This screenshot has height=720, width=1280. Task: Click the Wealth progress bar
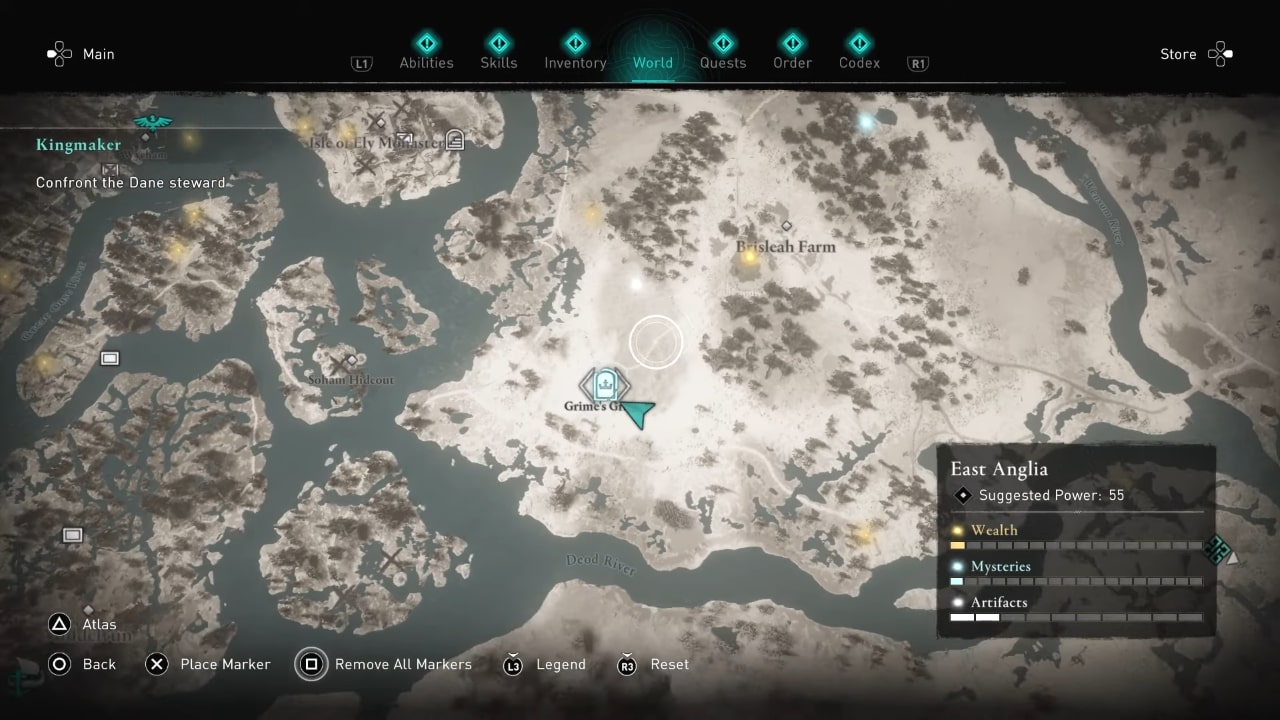click(x=1075, y=545)
